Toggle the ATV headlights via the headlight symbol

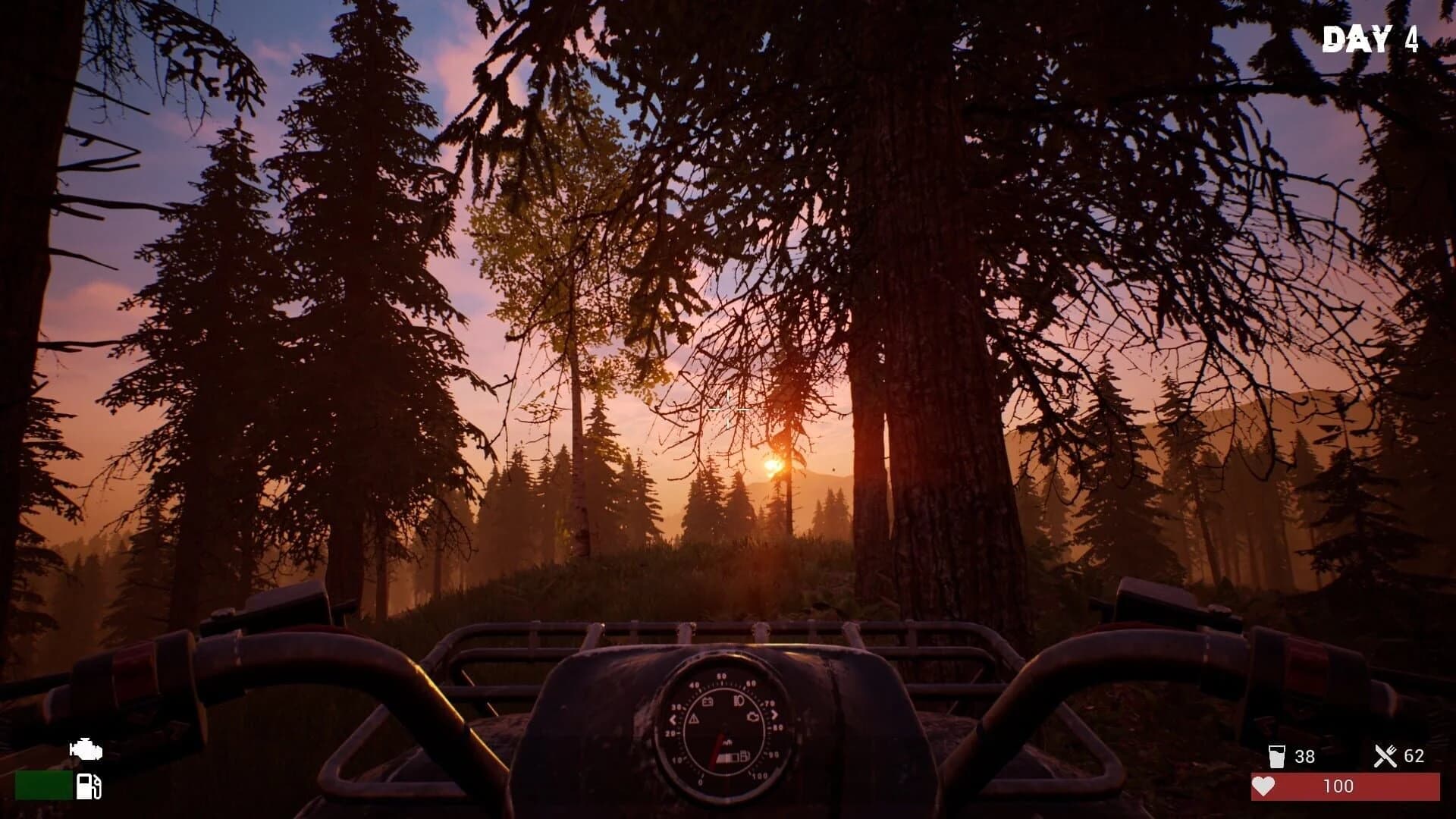(738, 699)
